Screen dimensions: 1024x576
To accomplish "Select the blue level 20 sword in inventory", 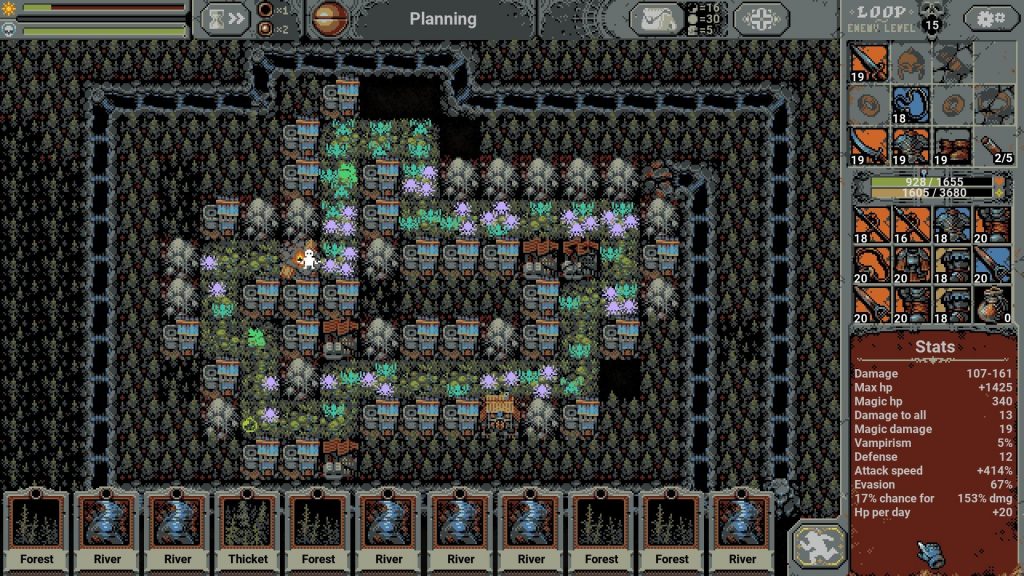I will [992, 264].
